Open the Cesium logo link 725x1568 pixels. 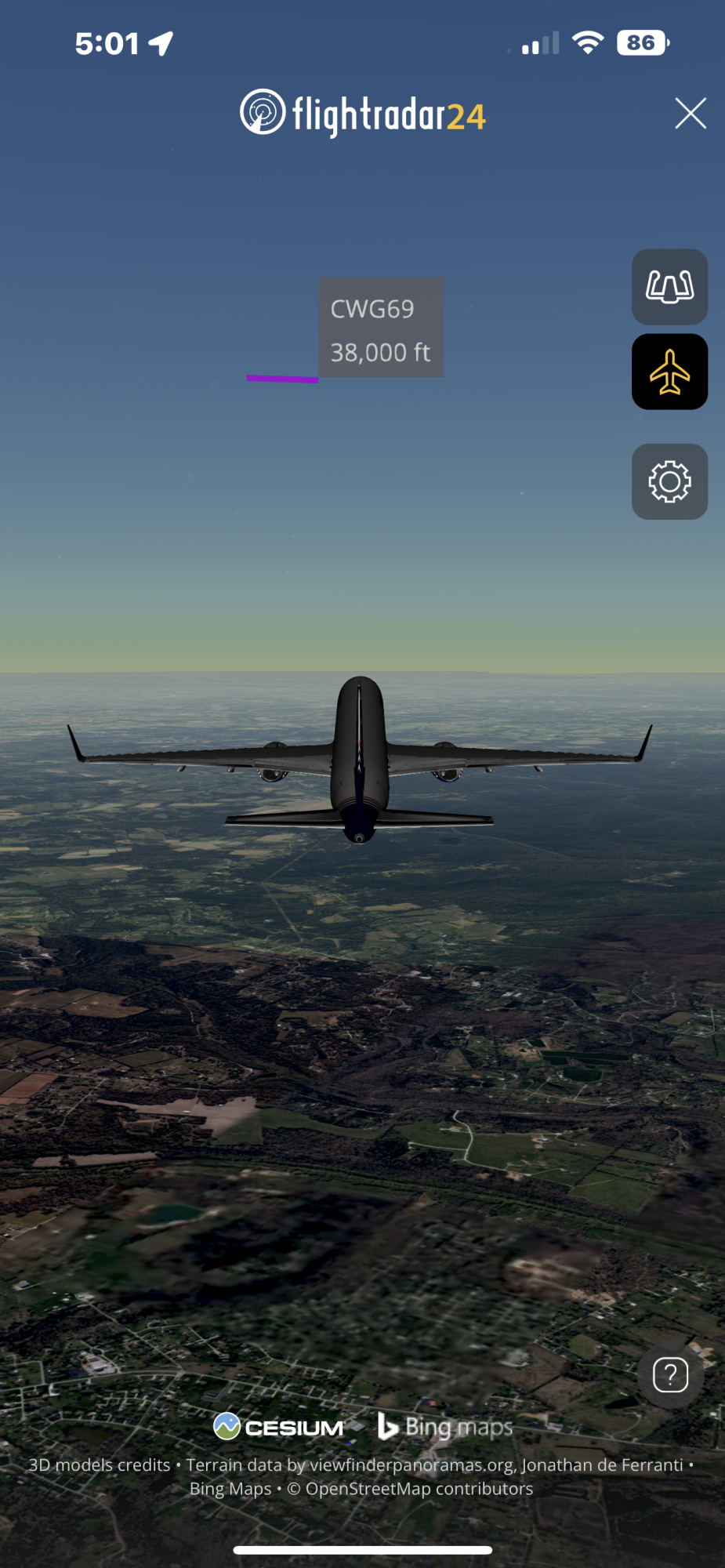coord(278,1427)
